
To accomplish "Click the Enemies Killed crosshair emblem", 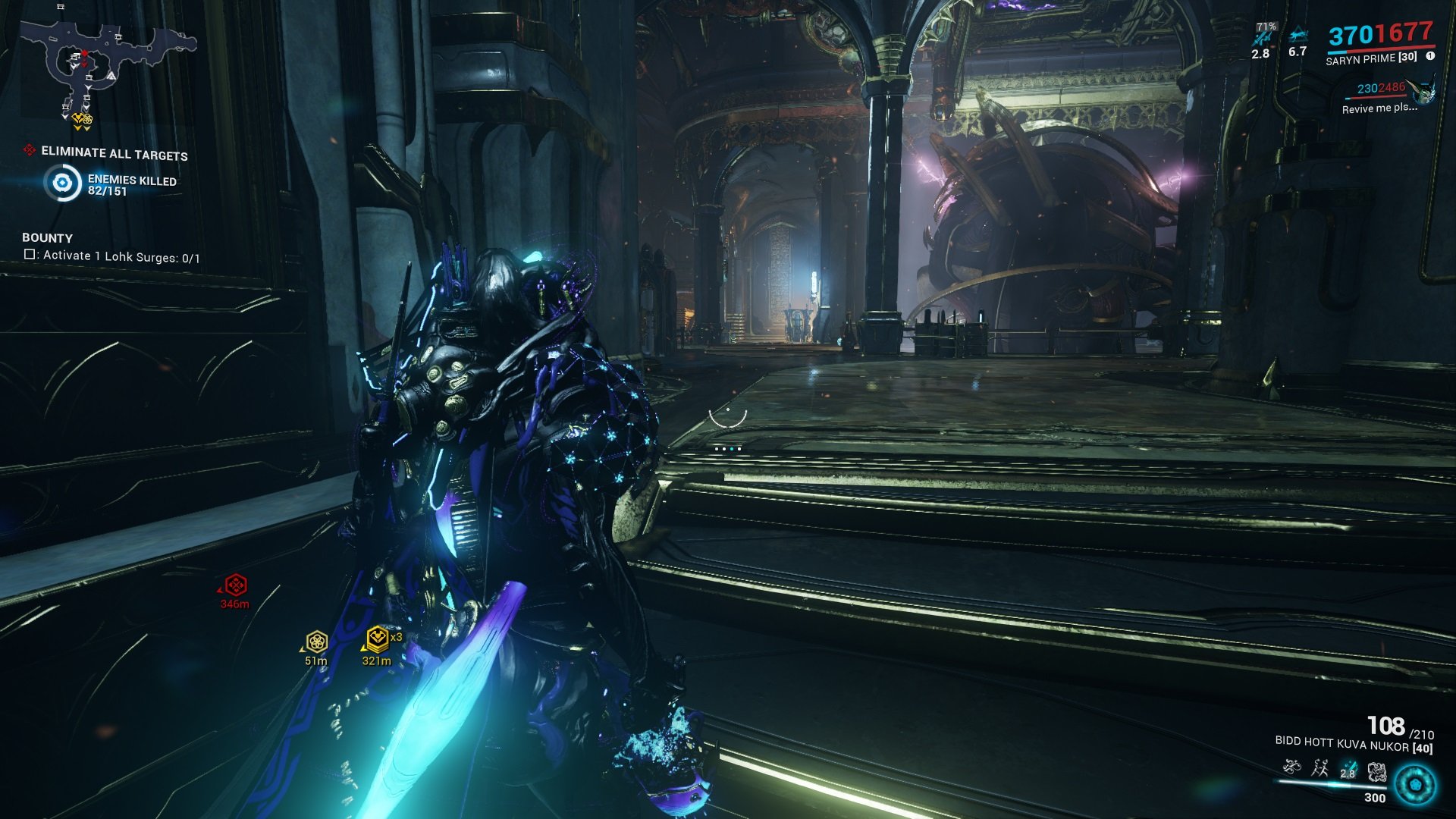I will pyautogui.click(x=62, y=182).
